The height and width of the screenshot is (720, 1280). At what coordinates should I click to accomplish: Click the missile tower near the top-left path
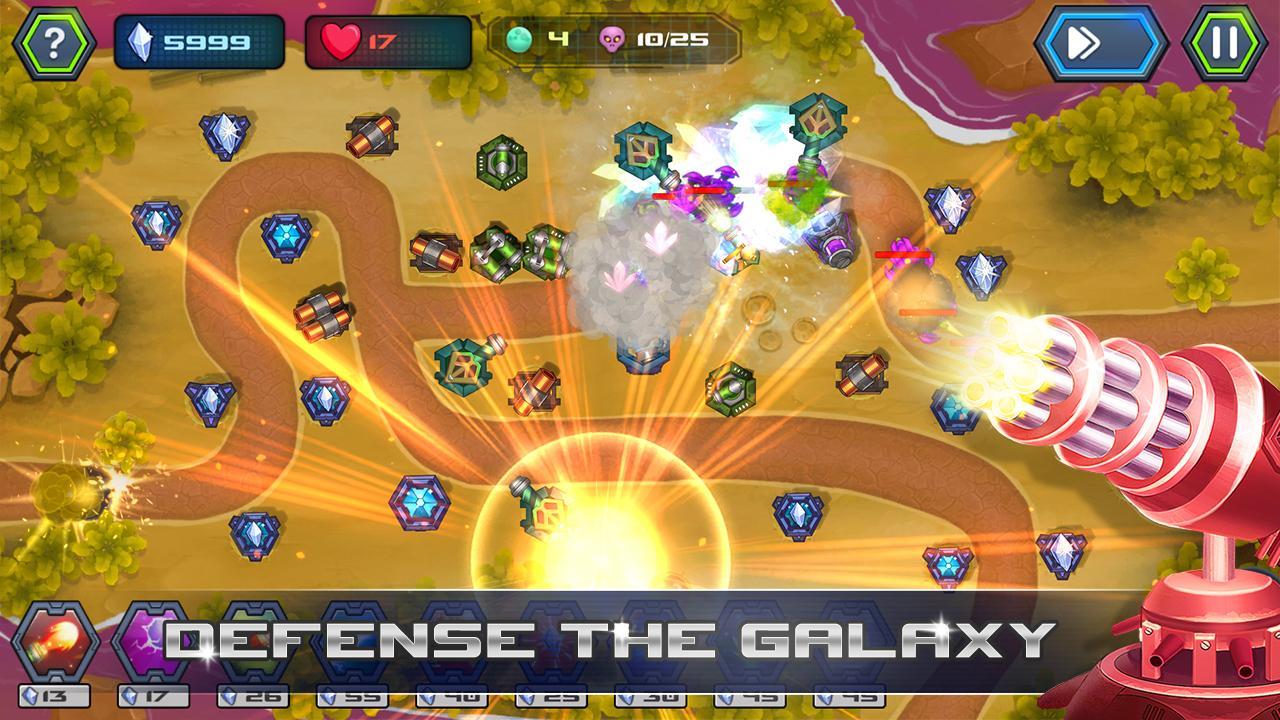[x=371, y=135]
